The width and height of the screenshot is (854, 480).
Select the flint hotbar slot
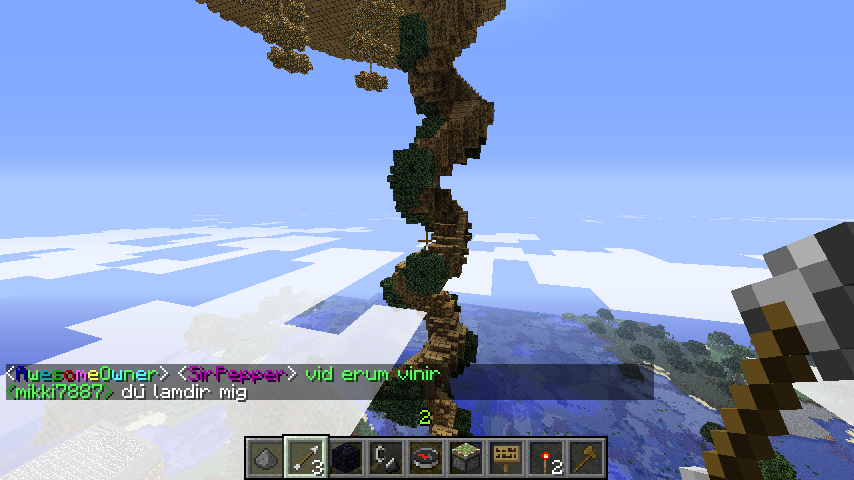[x=265, y=457]
